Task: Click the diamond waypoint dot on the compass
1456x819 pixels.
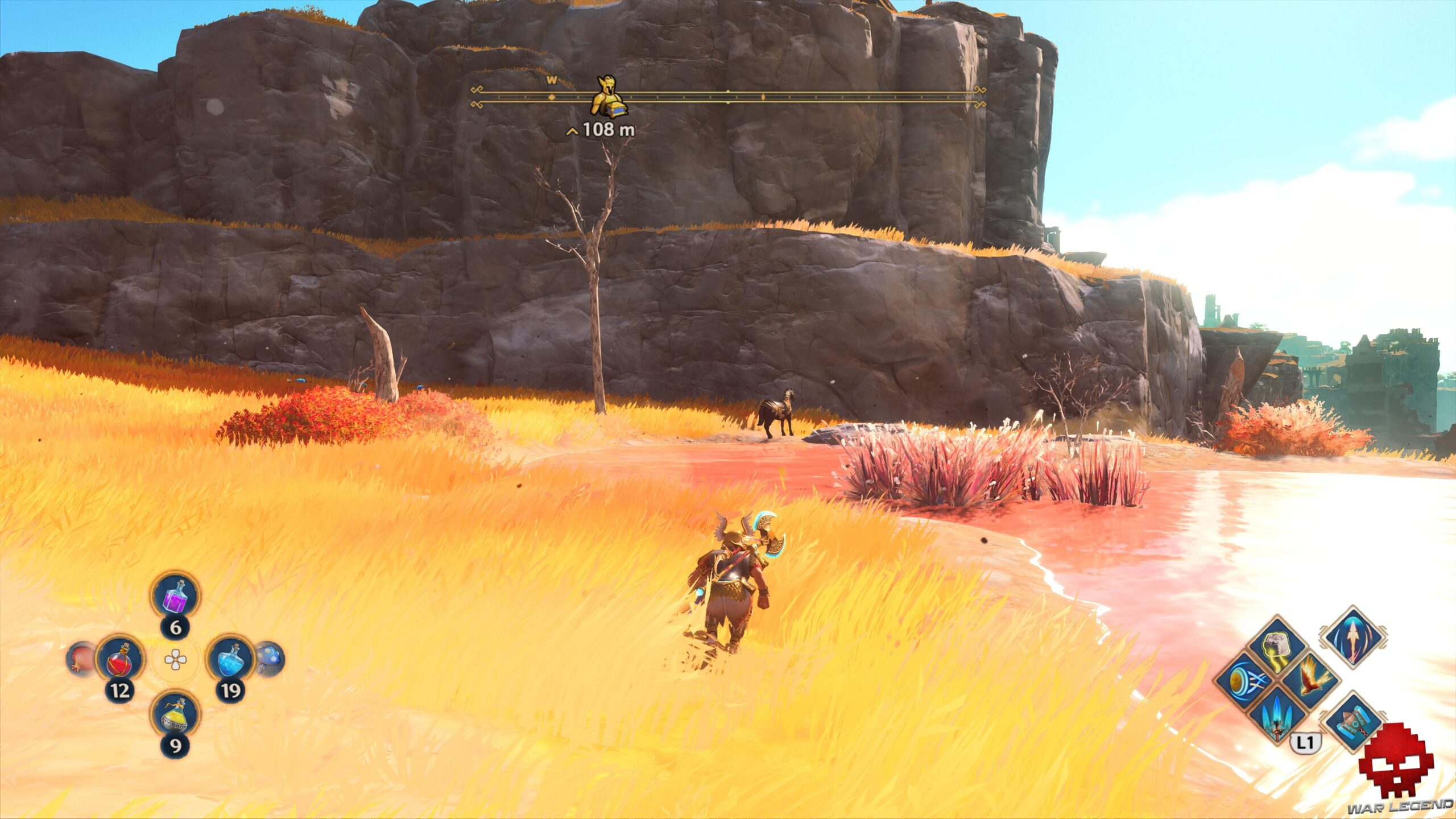Action: click(x=552, y=97)
